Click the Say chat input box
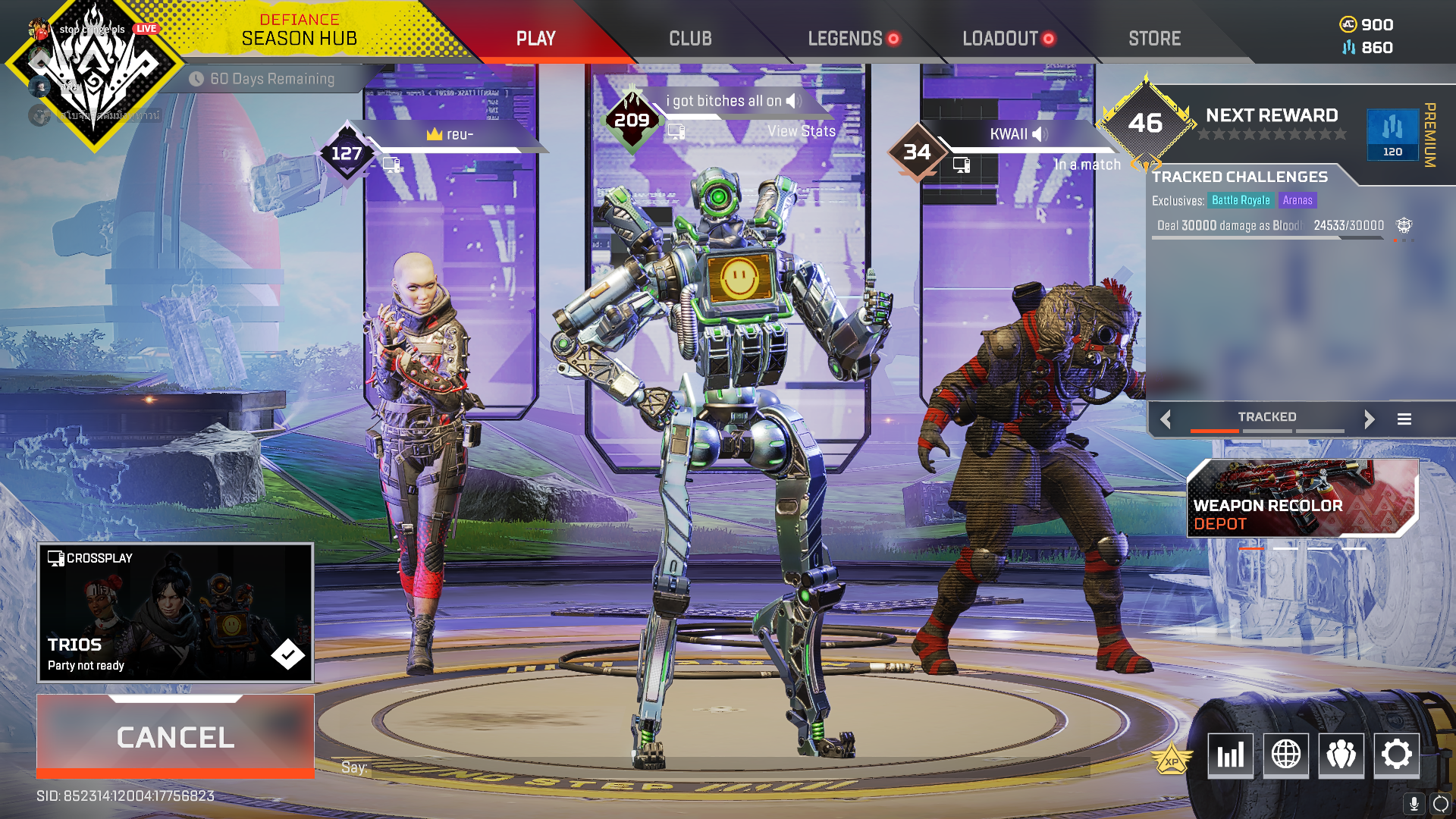This screenshot has height=819, width=1456. tap(713, 767)
